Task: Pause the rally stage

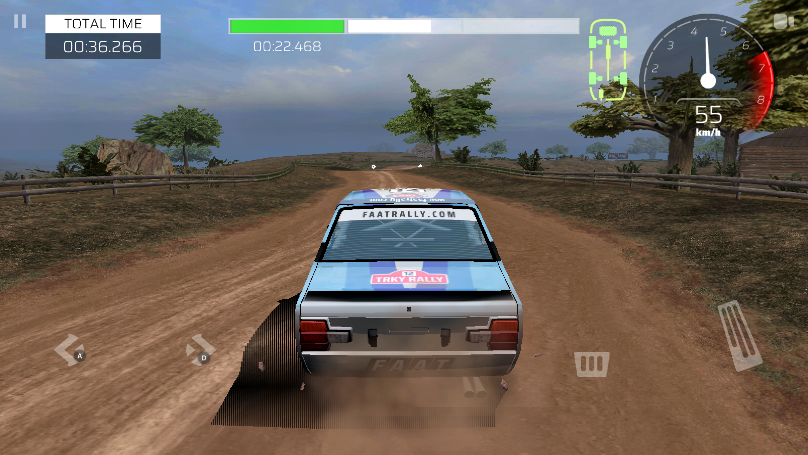Action: pos(20,21)
